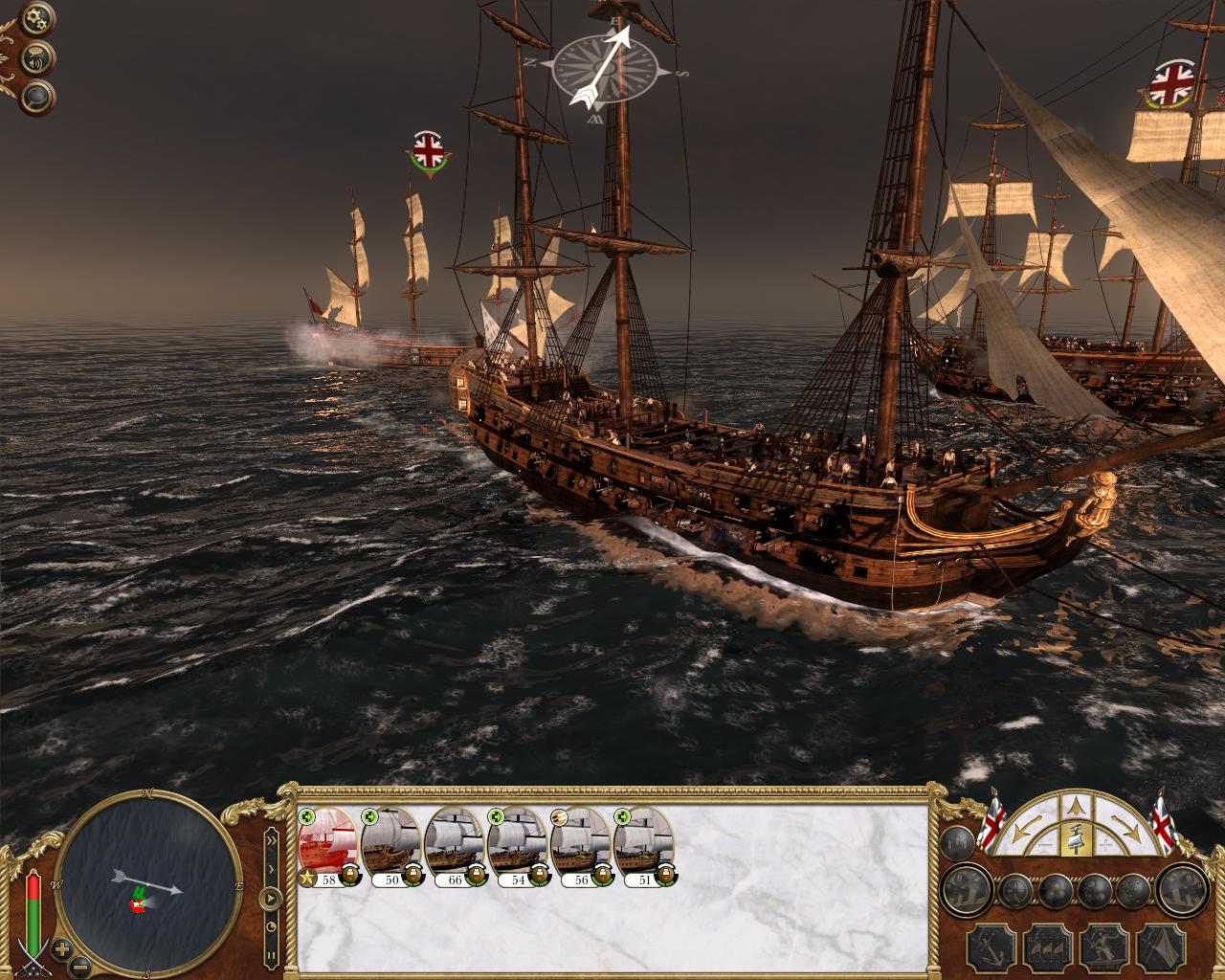Set battle speed to normal play
Viewport: 1225px width, 980px height.
click(x=271, y=898)
